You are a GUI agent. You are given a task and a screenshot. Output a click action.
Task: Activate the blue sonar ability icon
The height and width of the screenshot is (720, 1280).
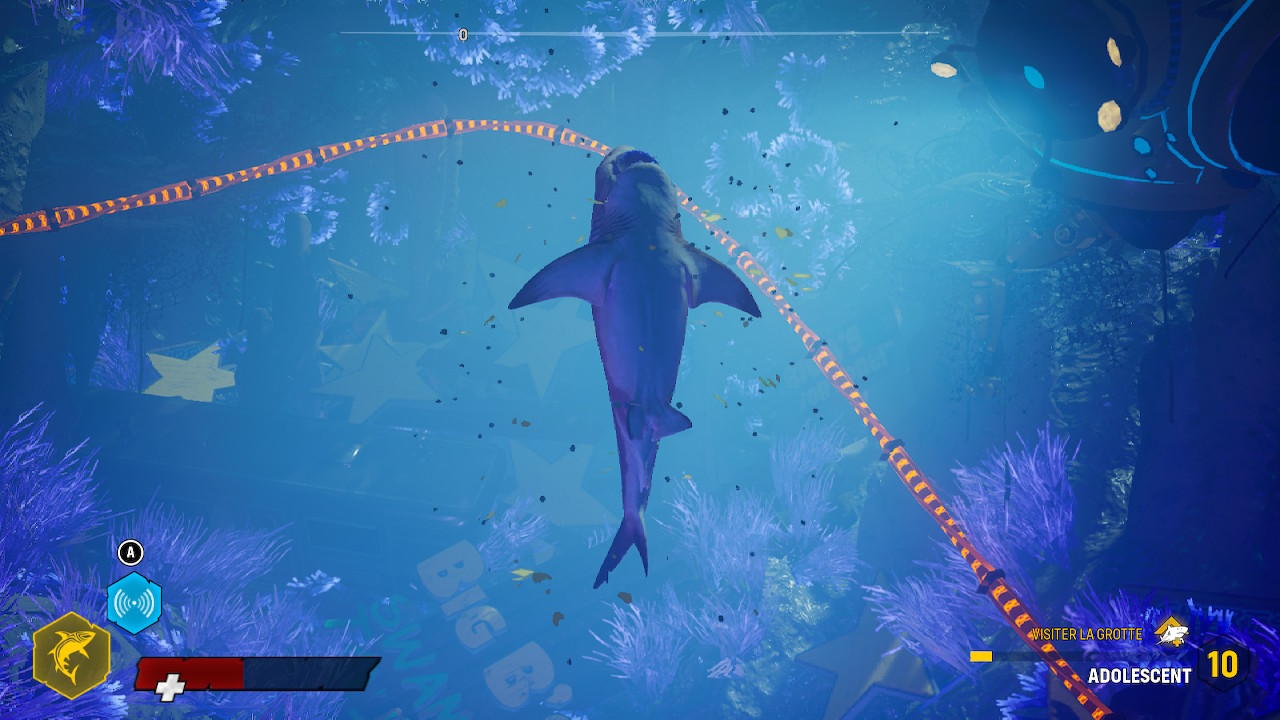tap(134, 603)
